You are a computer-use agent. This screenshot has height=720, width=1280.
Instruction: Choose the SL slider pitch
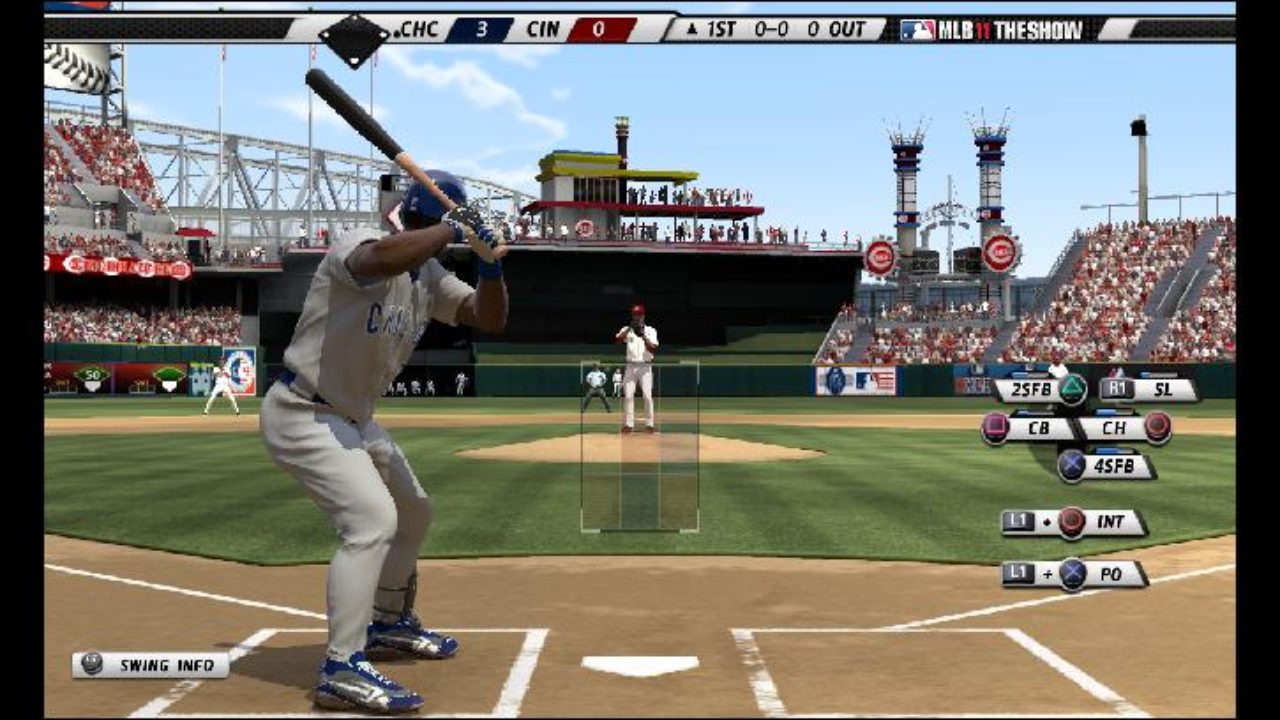1148,390
